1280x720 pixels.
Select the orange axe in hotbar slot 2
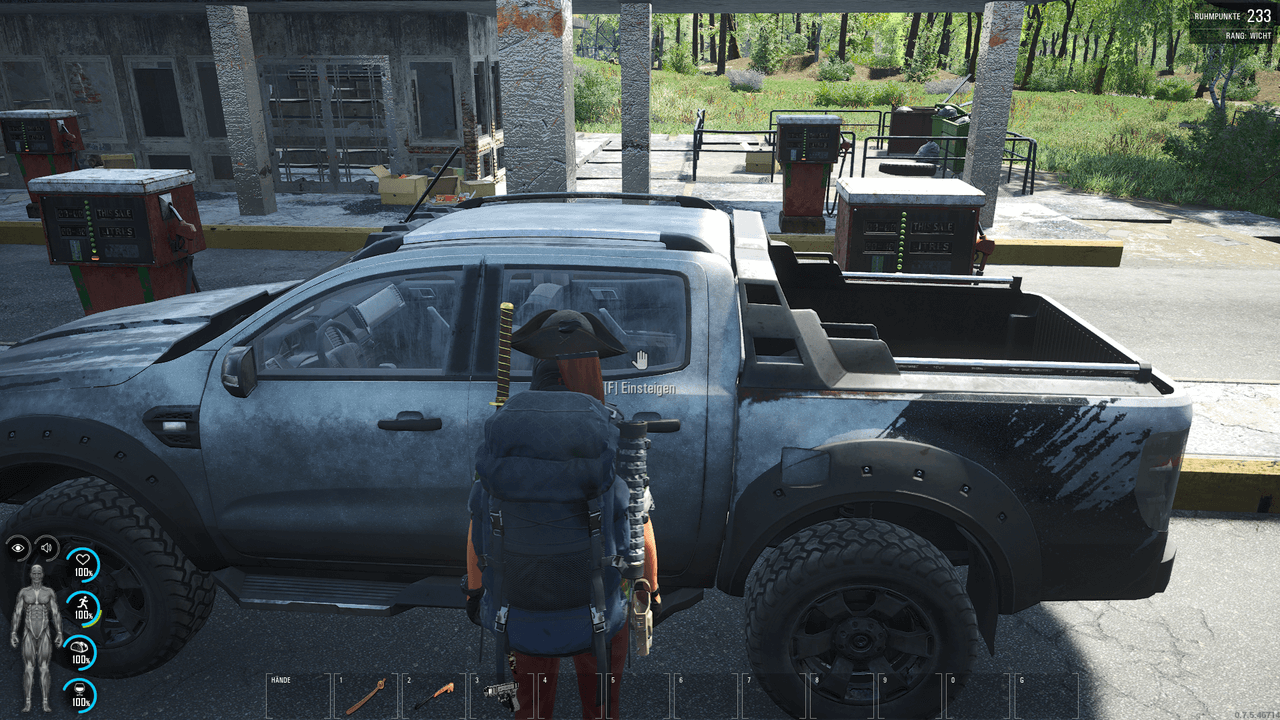coord(434,695)
